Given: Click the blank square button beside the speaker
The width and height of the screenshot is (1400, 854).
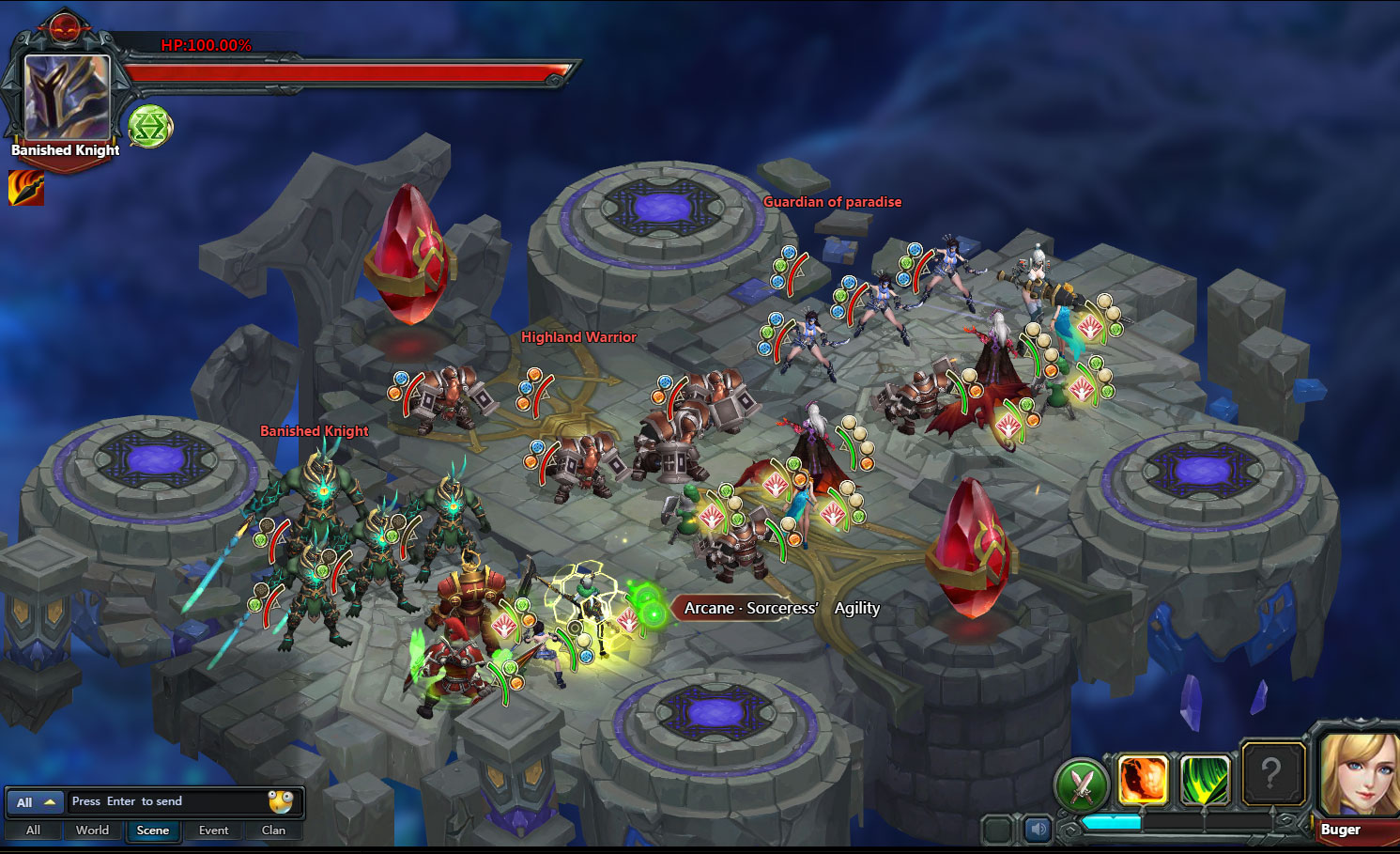Looking at the screenshot, I should (997, 830).
